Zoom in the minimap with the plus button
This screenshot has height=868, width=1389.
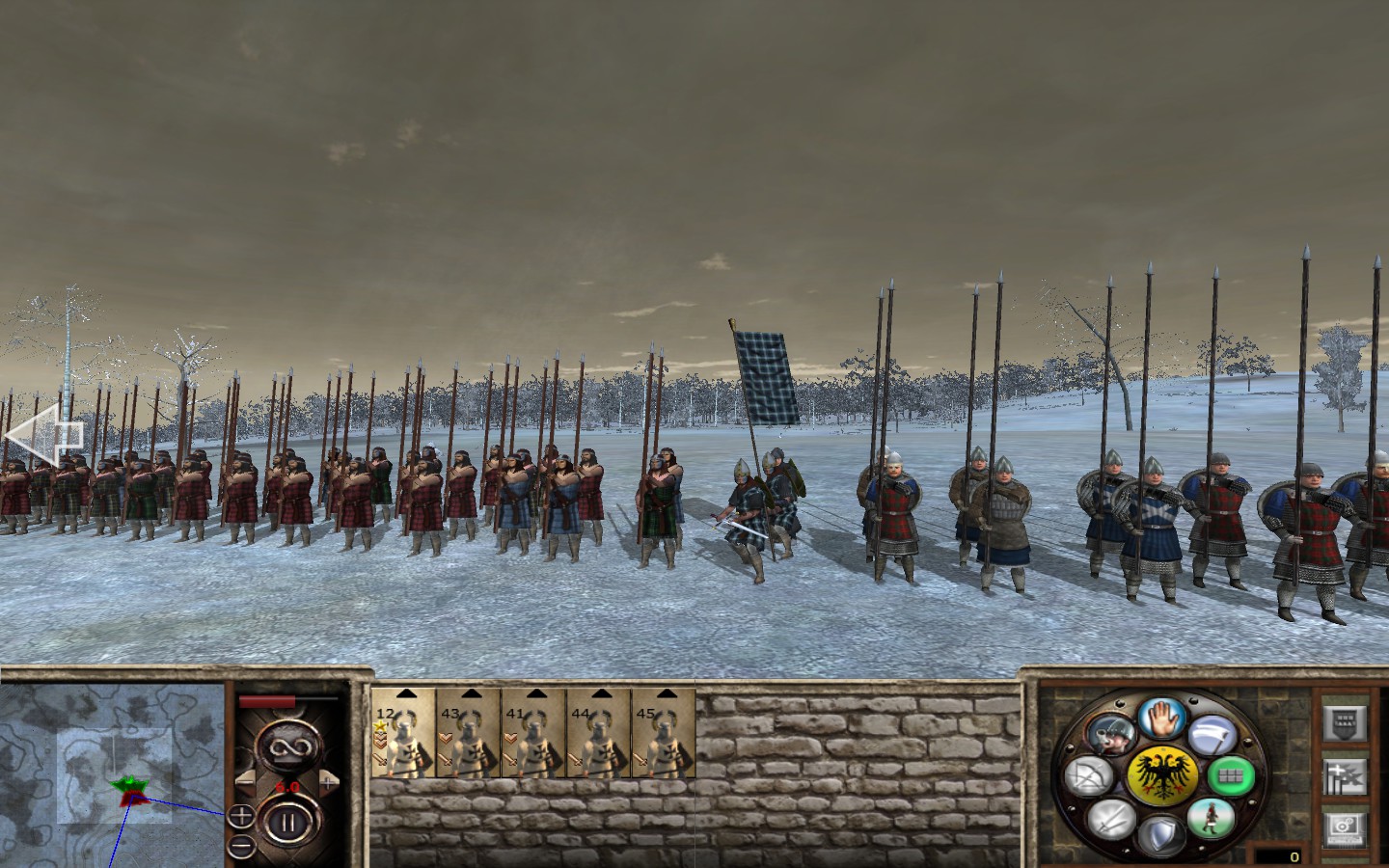[x=241, y=817]
